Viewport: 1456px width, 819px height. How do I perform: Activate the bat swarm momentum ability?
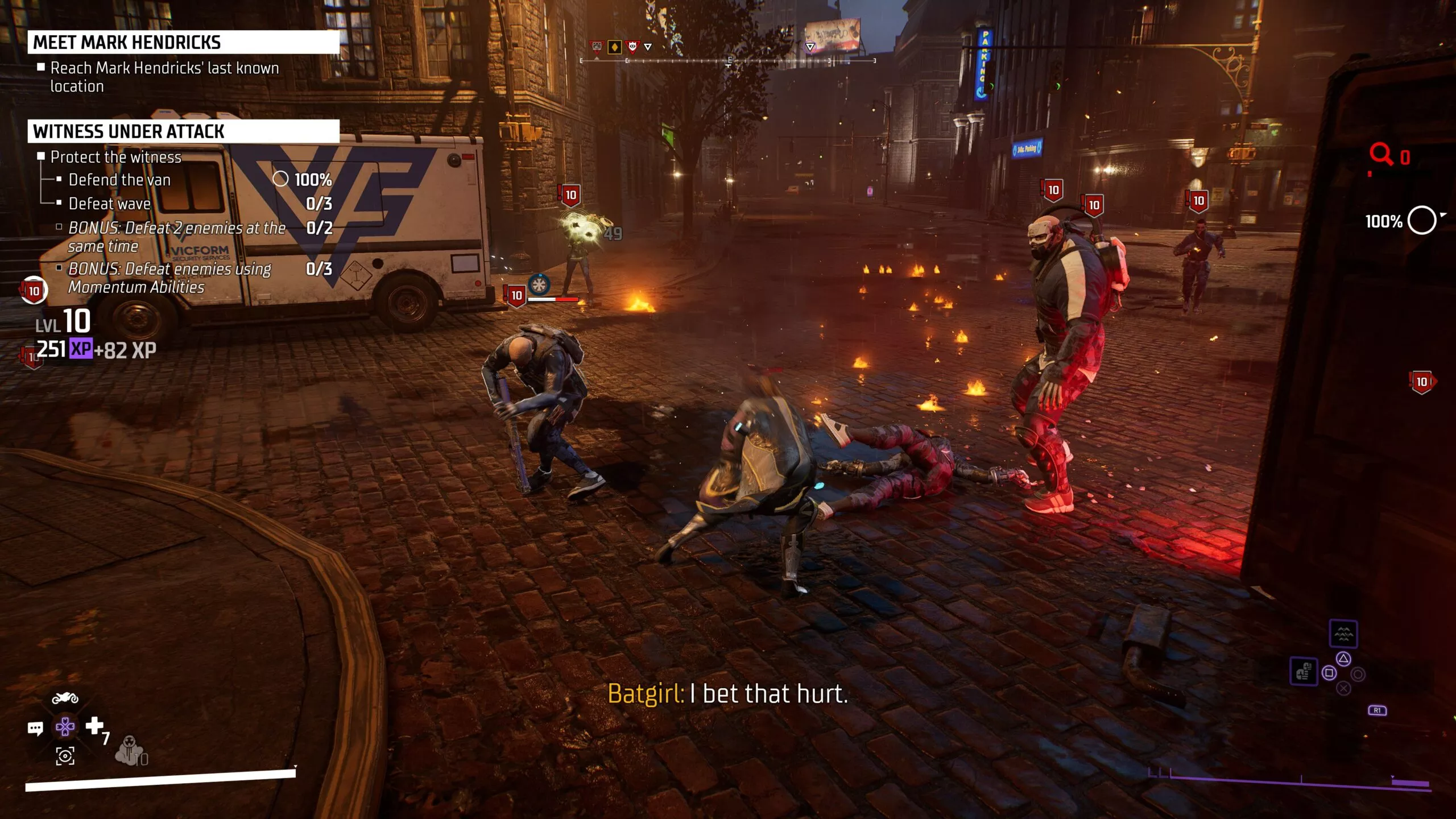1343,634
